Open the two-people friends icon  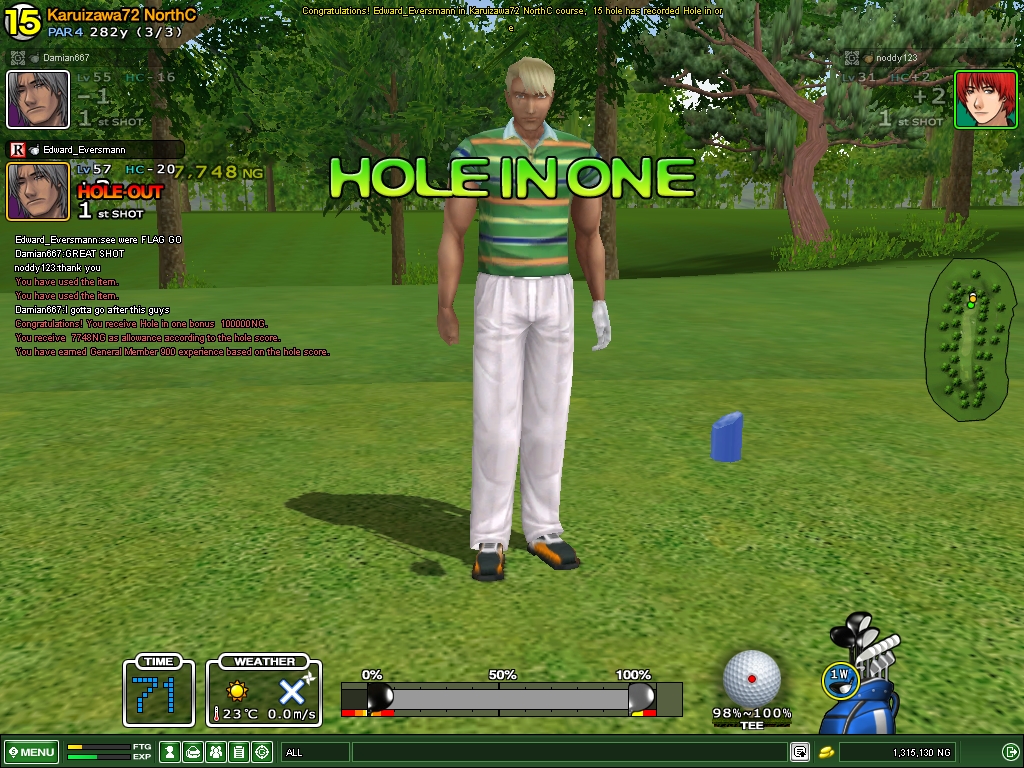point(216,752)
